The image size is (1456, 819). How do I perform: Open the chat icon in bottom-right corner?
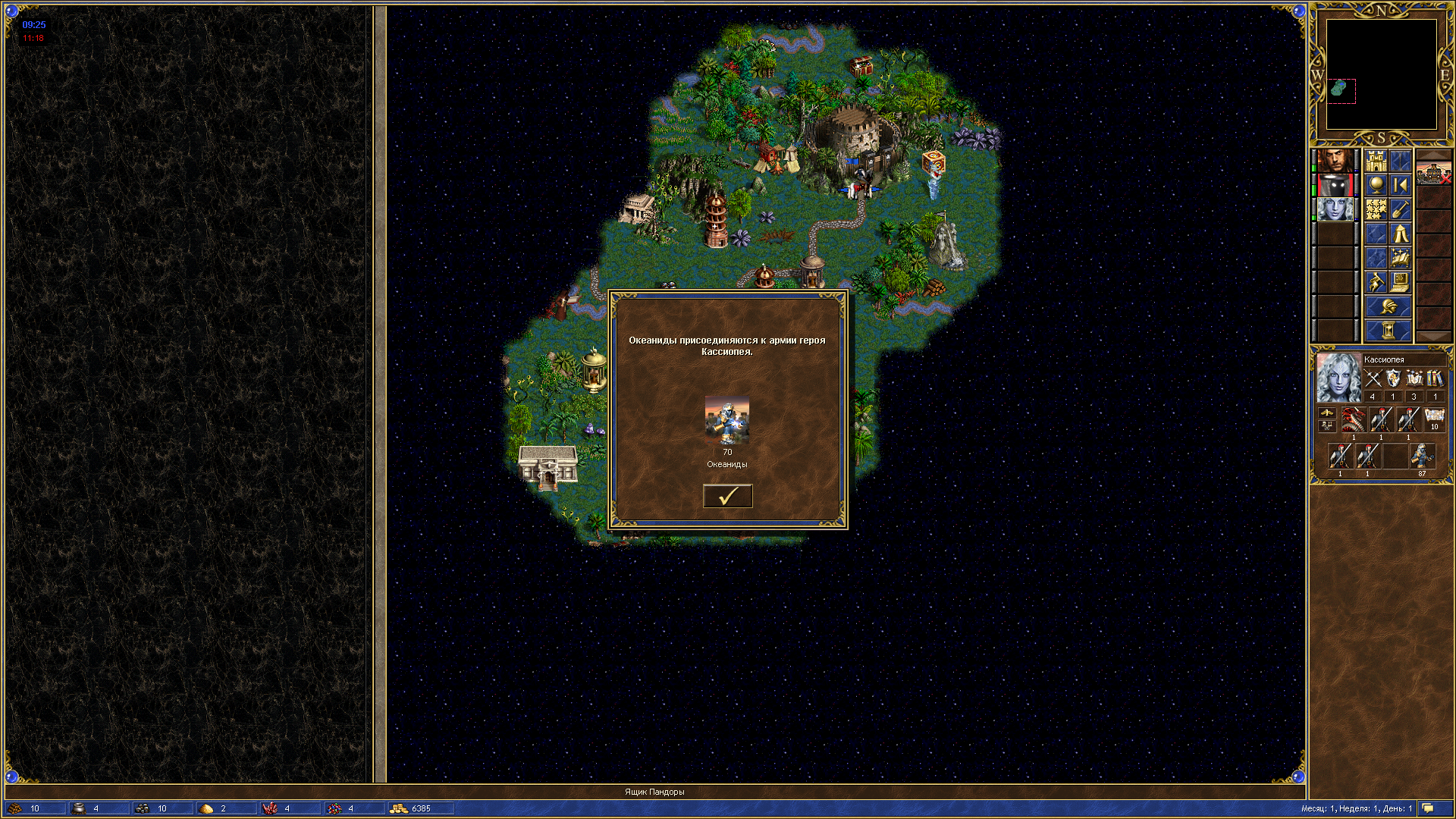1428,808
